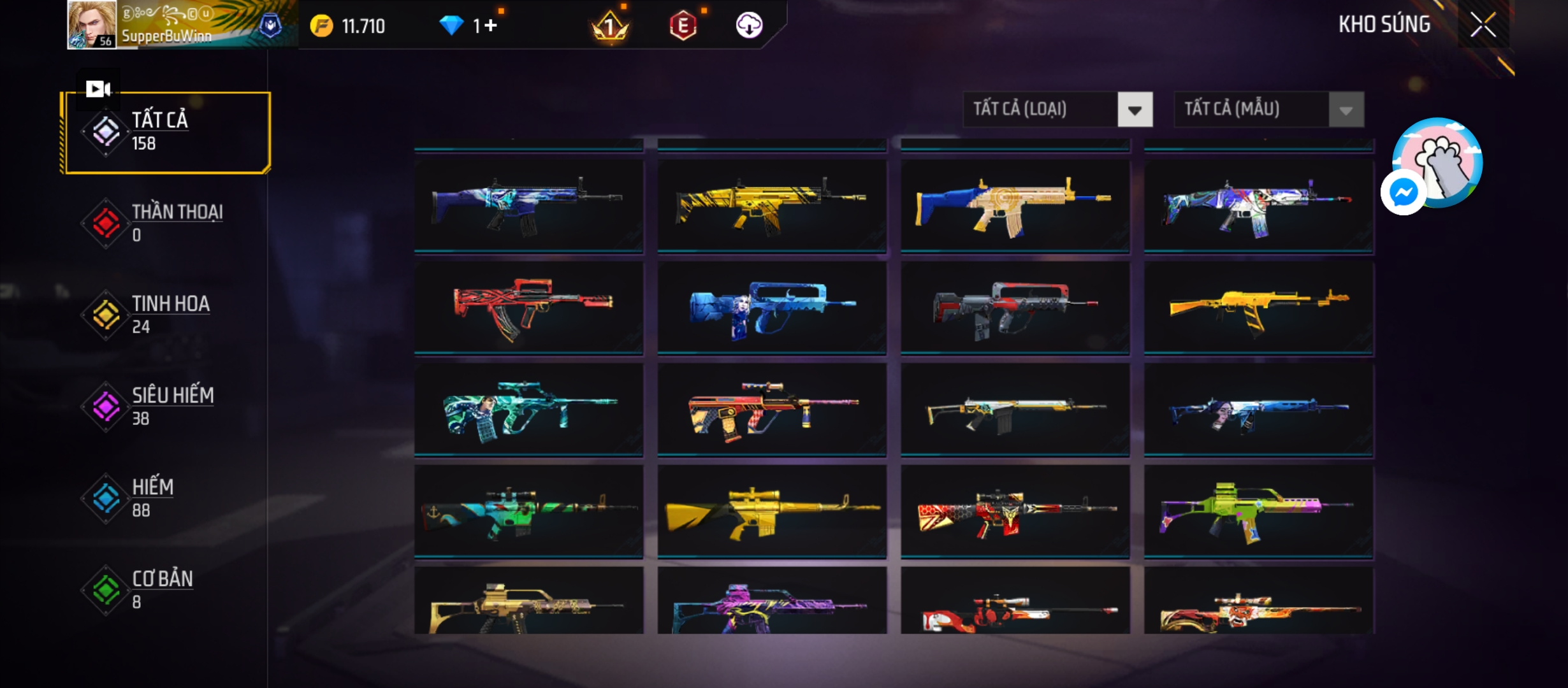Close the Kho Súng weapon vault

point(1483,25)
